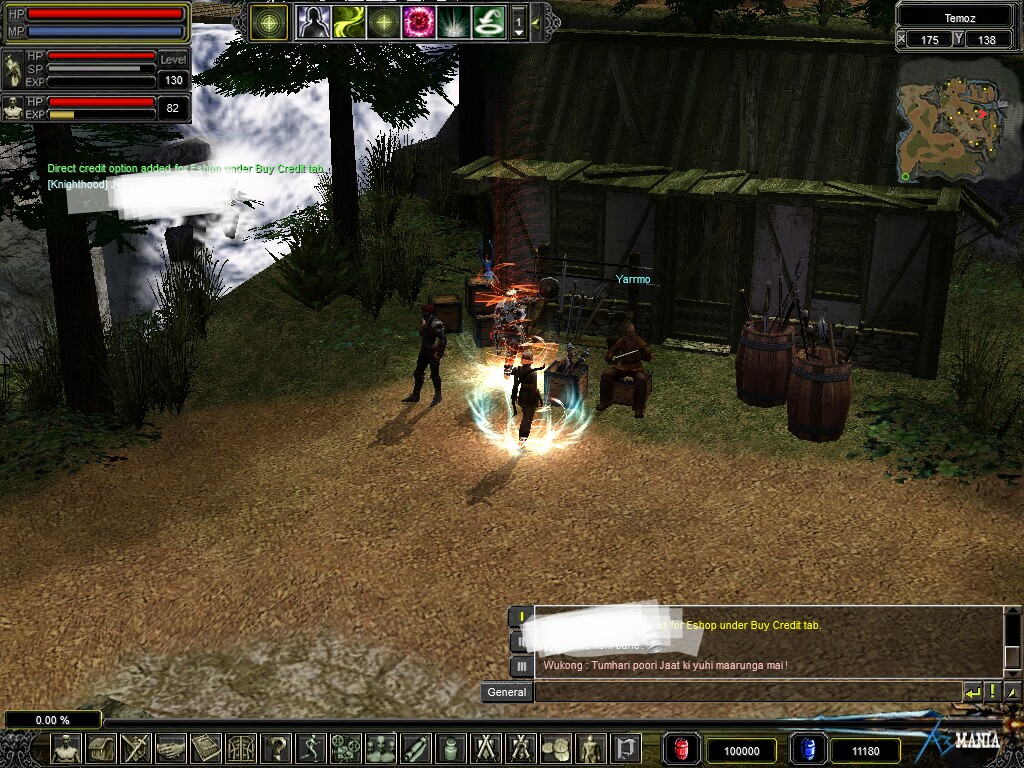Activate the green ring arrow skill
1024x768 pixels.
488,22
